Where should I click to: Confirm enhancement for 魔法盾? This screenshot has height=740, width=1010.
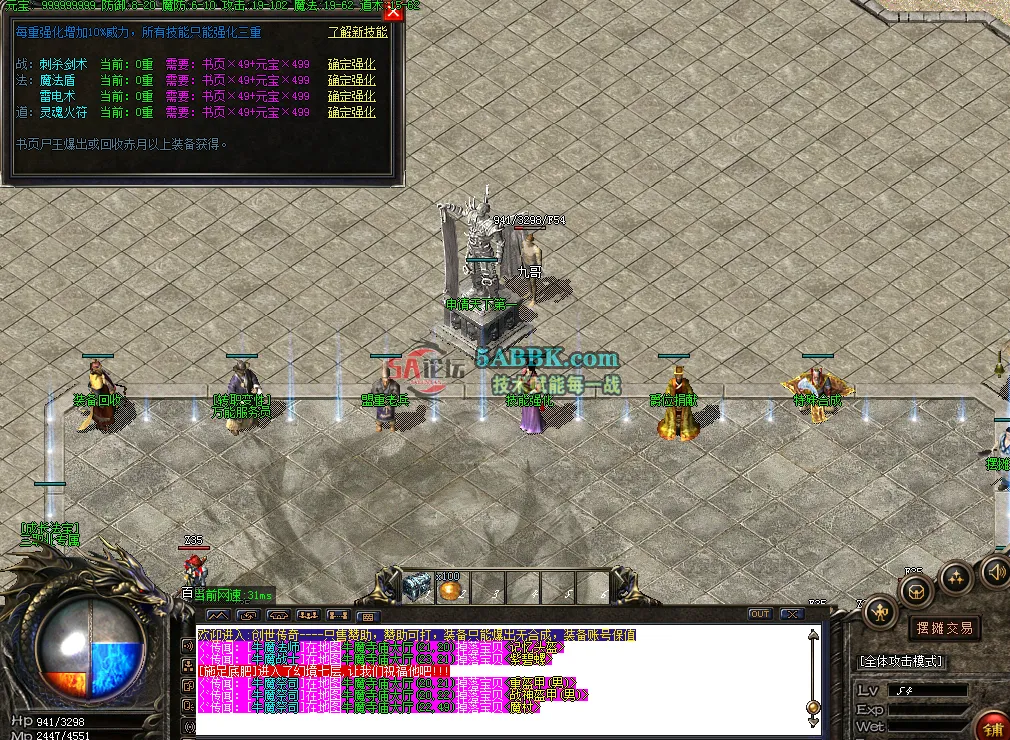point(351,81)
